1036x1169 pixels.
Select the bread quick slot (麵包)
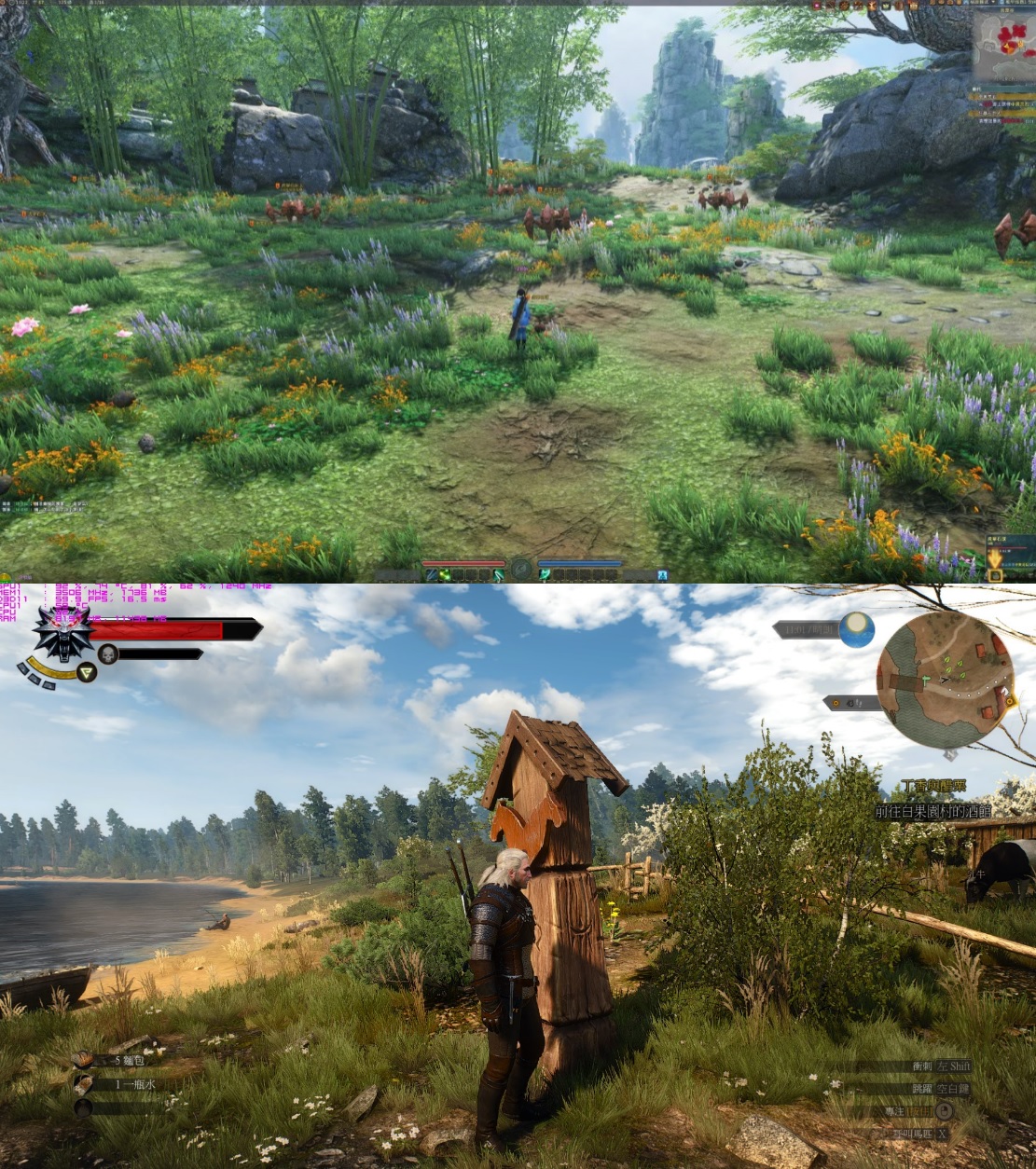85,1060
